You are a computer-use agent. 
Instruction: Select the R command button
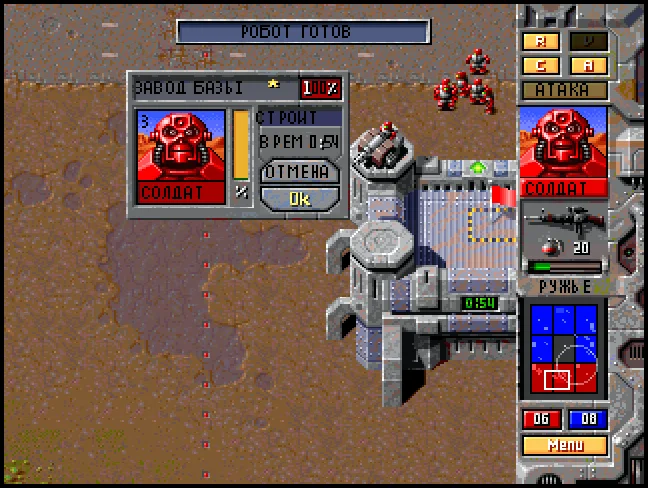pyautogui.click(x=541, y=42)
